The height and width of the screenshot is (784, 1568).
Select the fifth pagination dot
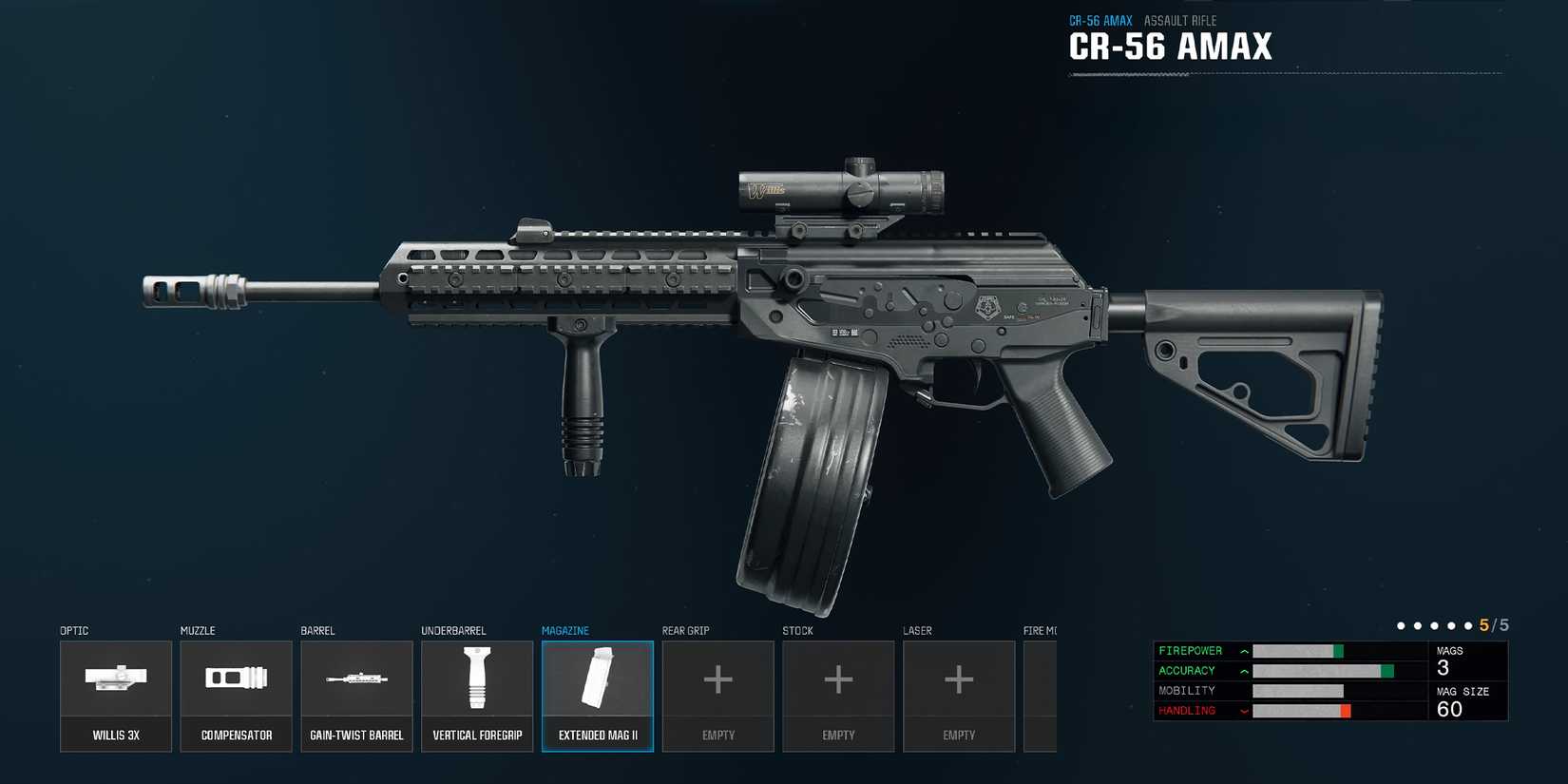(1468, 625)
